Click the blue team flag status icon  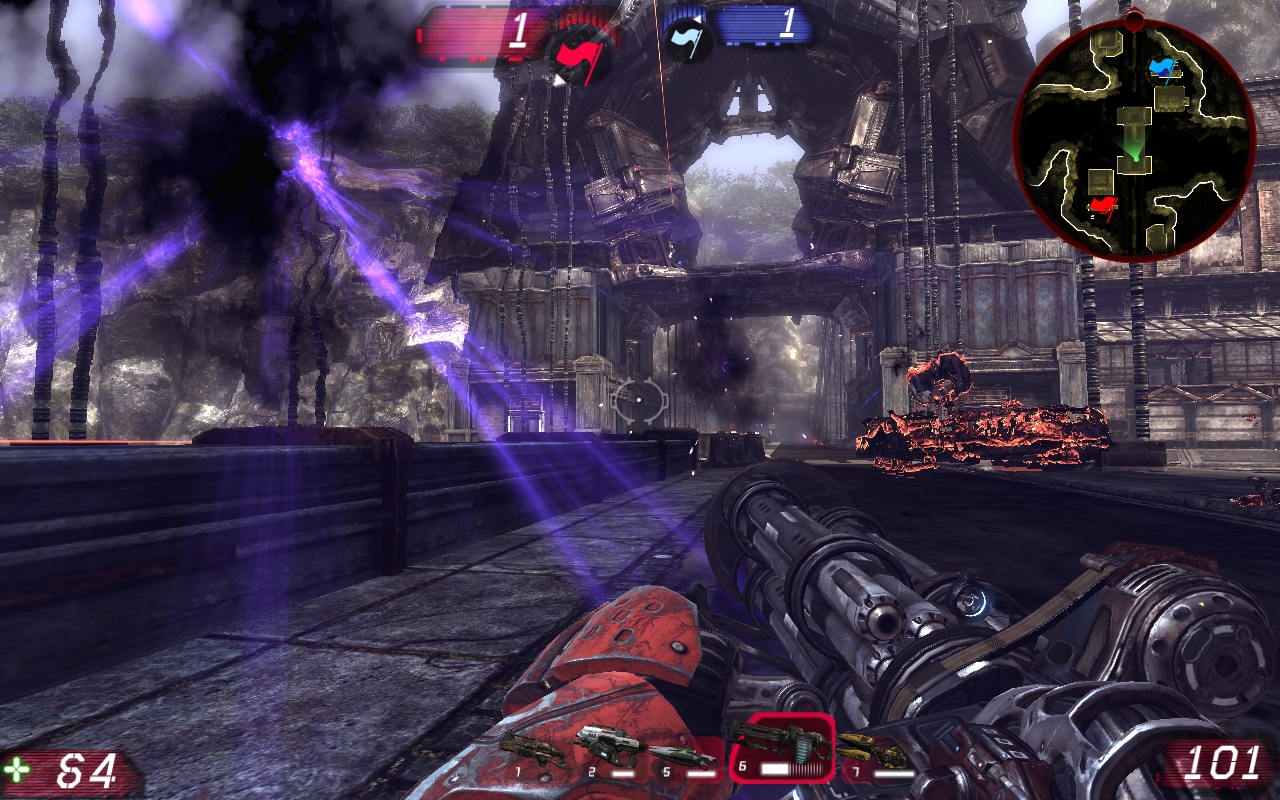[x=688, y=36]
